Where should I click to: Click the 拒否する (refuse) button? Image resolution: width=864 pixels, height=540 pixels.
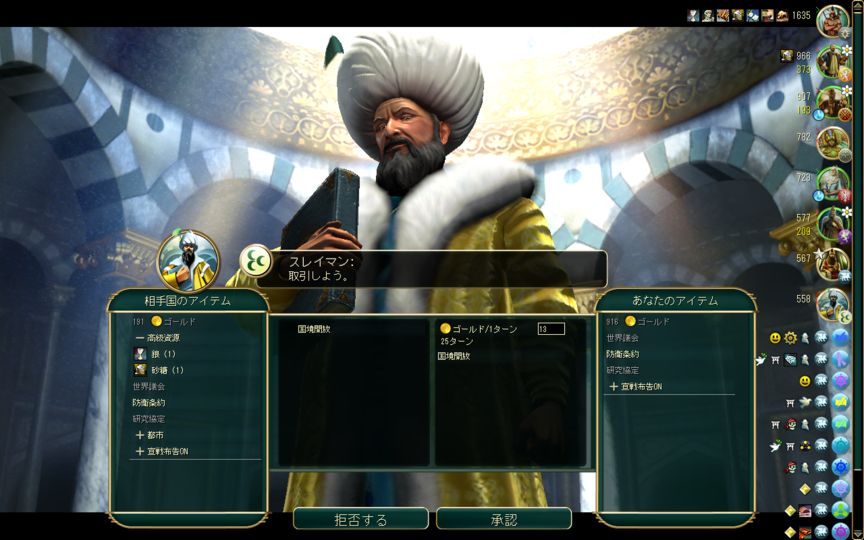[x=360, y=519]
